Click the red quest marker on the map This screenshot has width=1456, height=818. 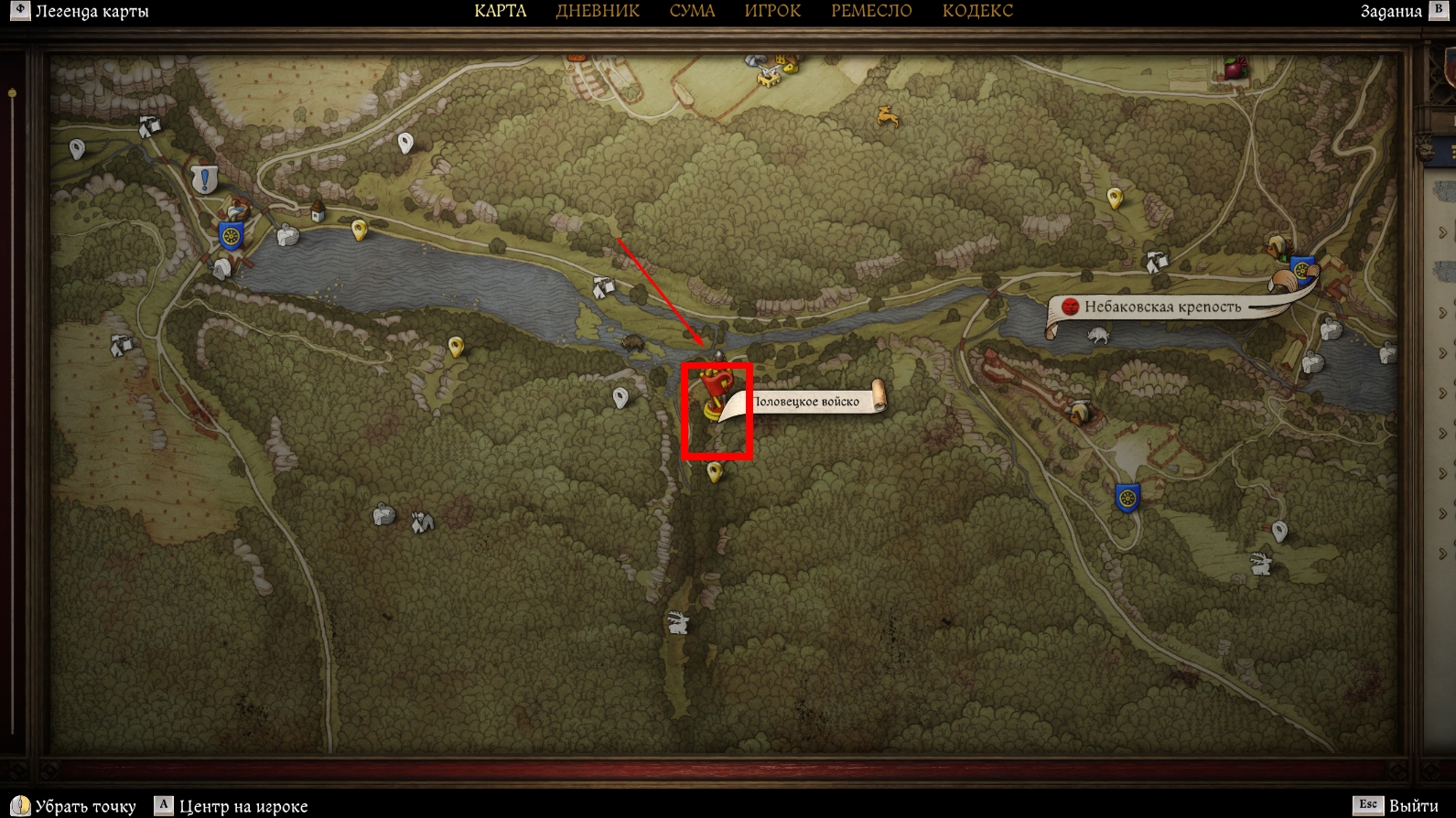pos(715,392)
